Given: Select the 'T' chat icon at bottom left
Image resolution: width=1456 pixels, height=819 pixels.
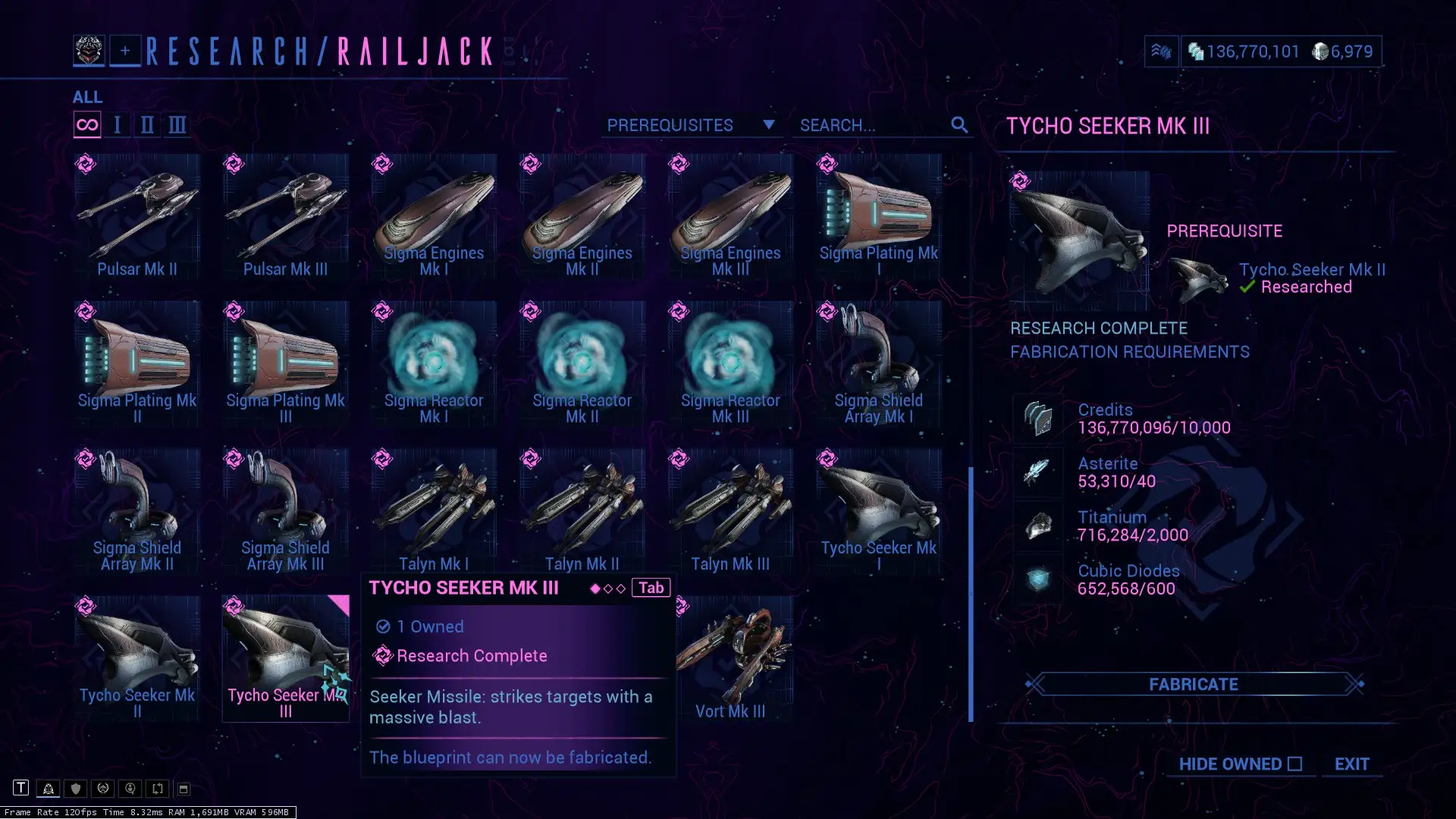Looking at the screenshot, I should click(x=22, y=788).
